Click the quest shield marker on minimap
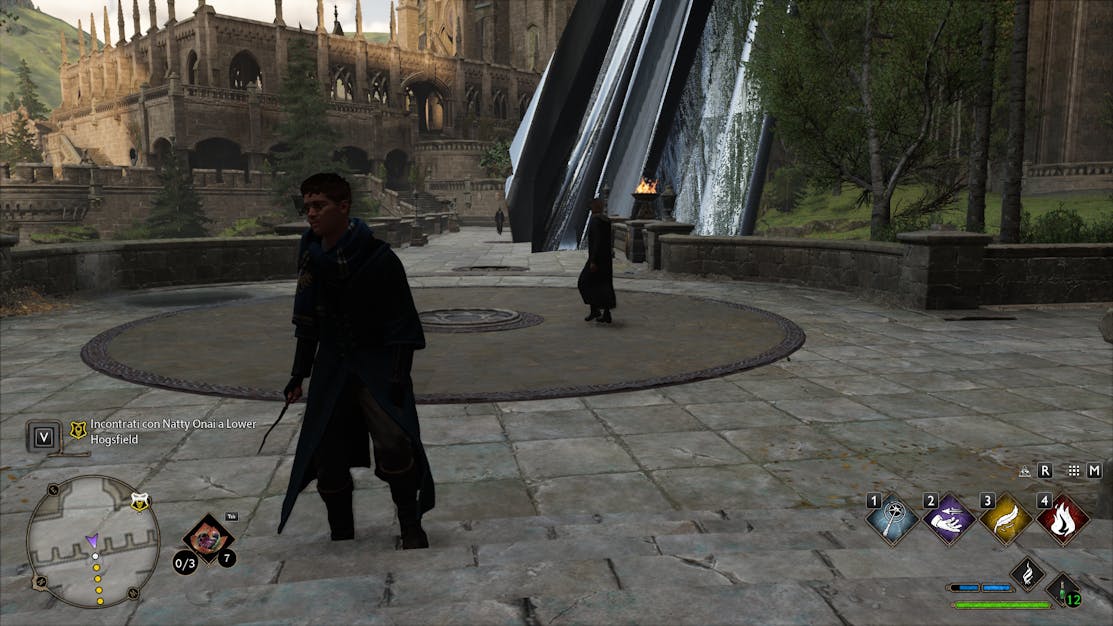Screen dimensions: 1113x626 click(140, 504)
